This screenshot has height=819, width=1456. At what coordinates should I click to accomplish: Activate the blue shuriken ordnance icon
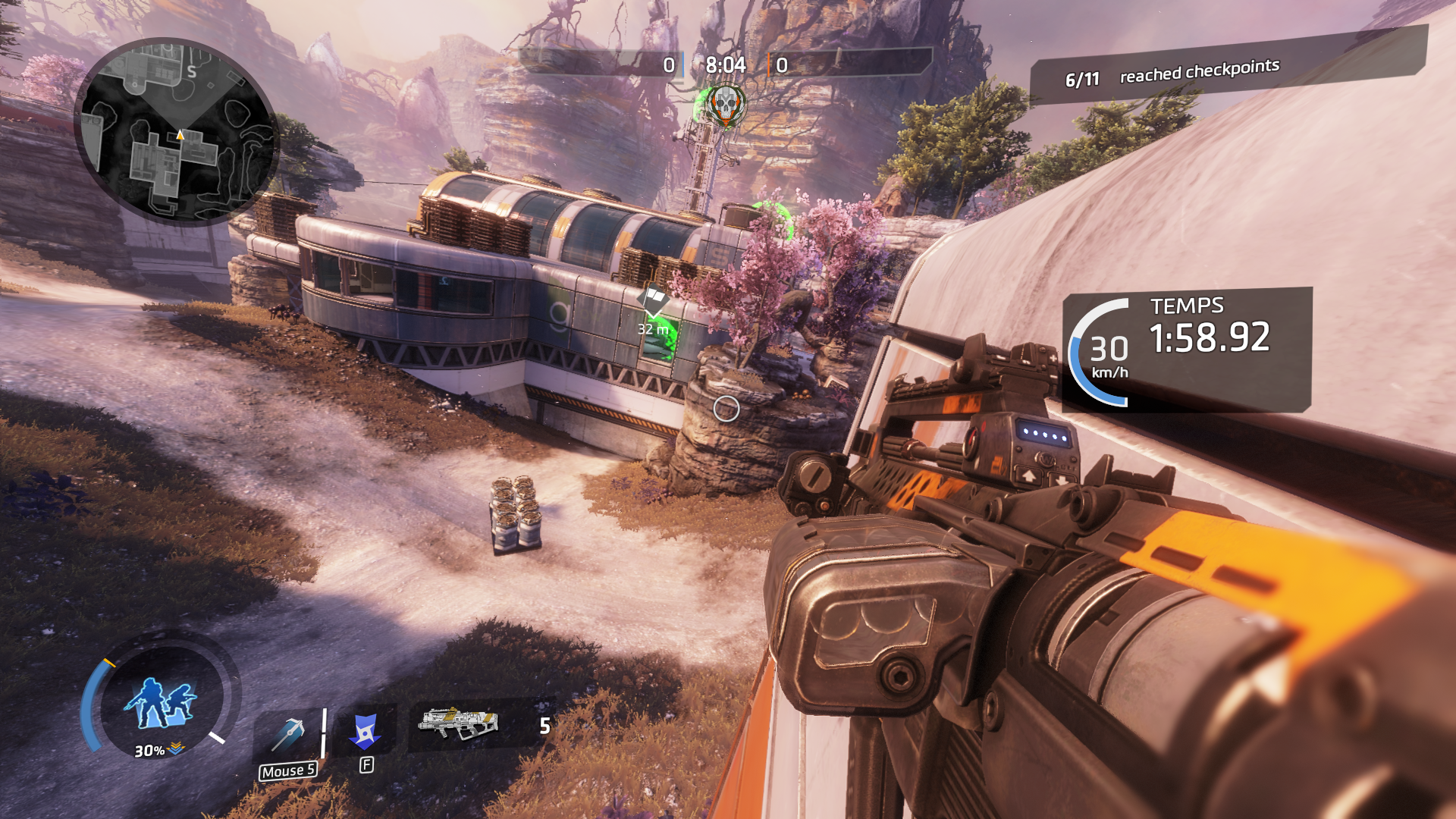click(x=366, y=732)
